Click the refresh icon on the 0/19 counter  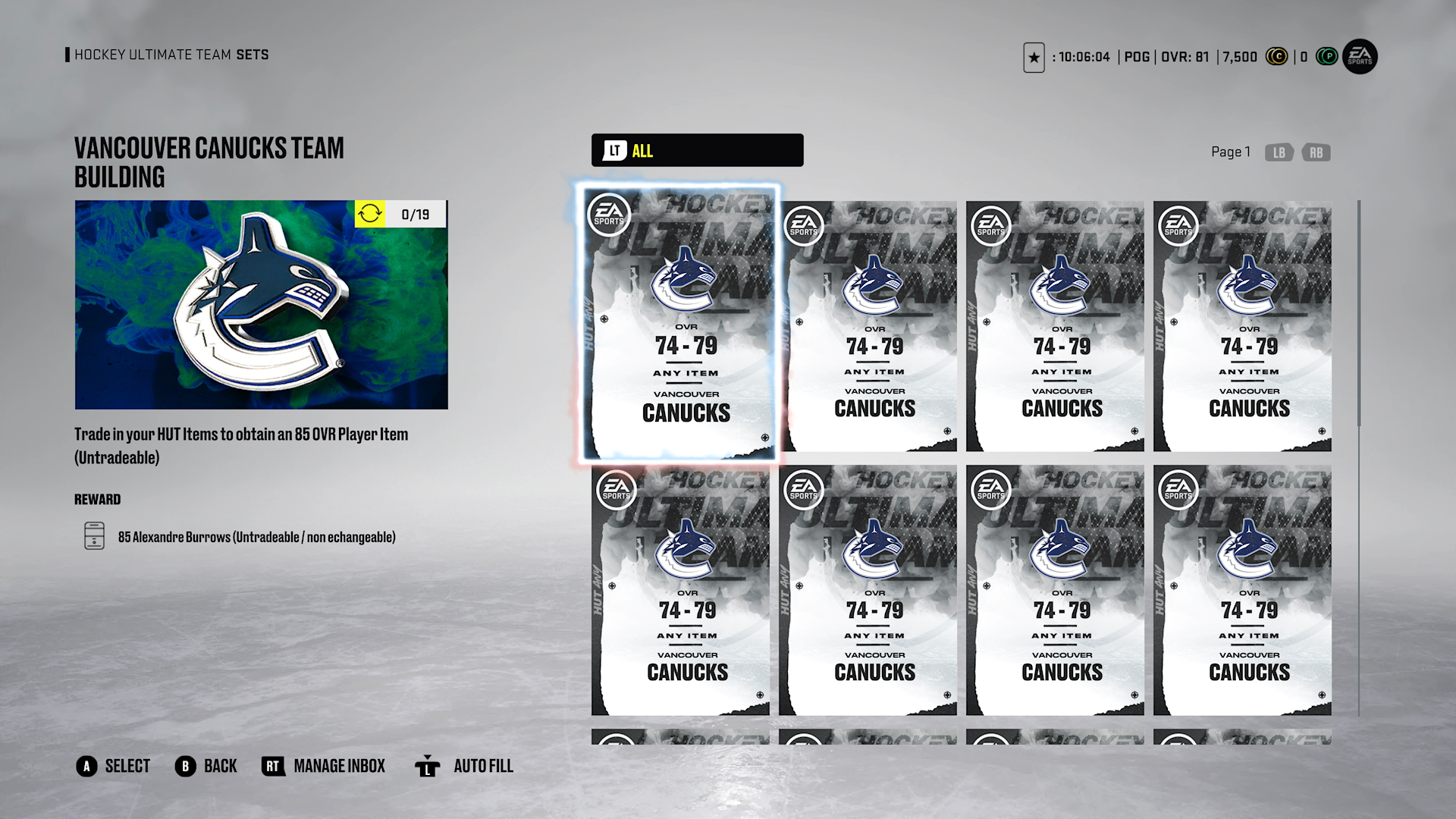click(371, 214)
